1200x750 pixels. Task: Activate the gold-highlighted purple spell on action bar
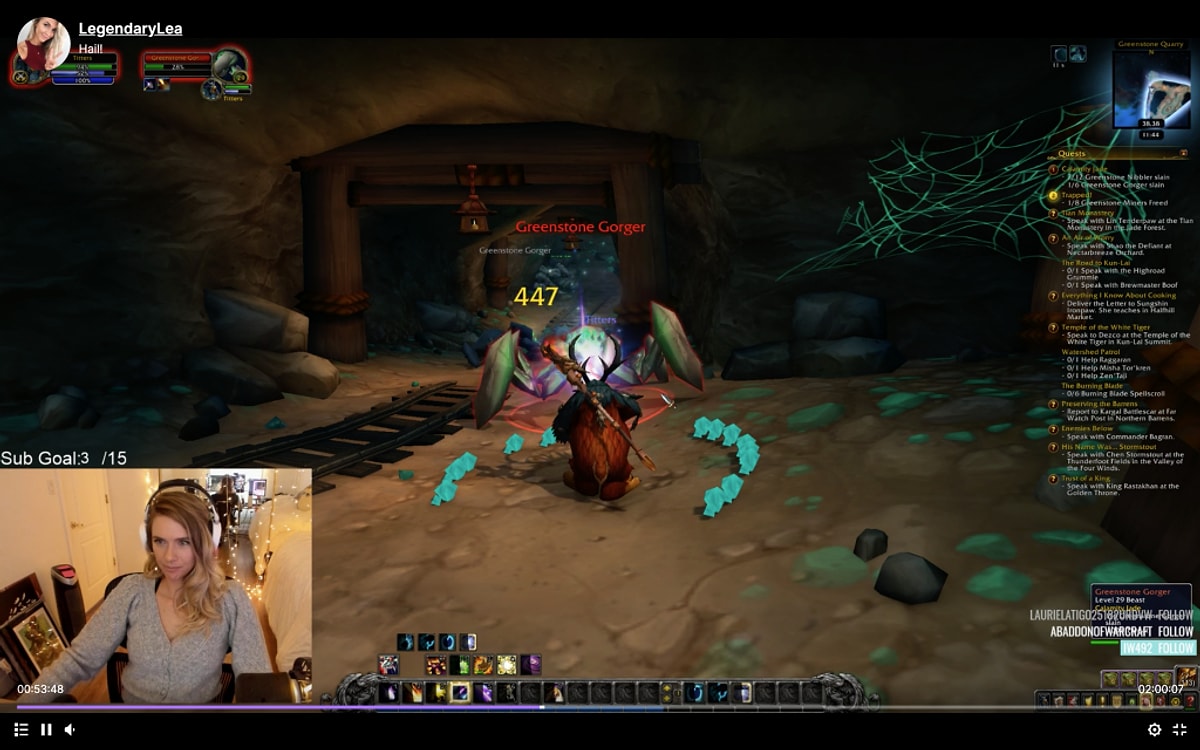[x=460, y=692]
